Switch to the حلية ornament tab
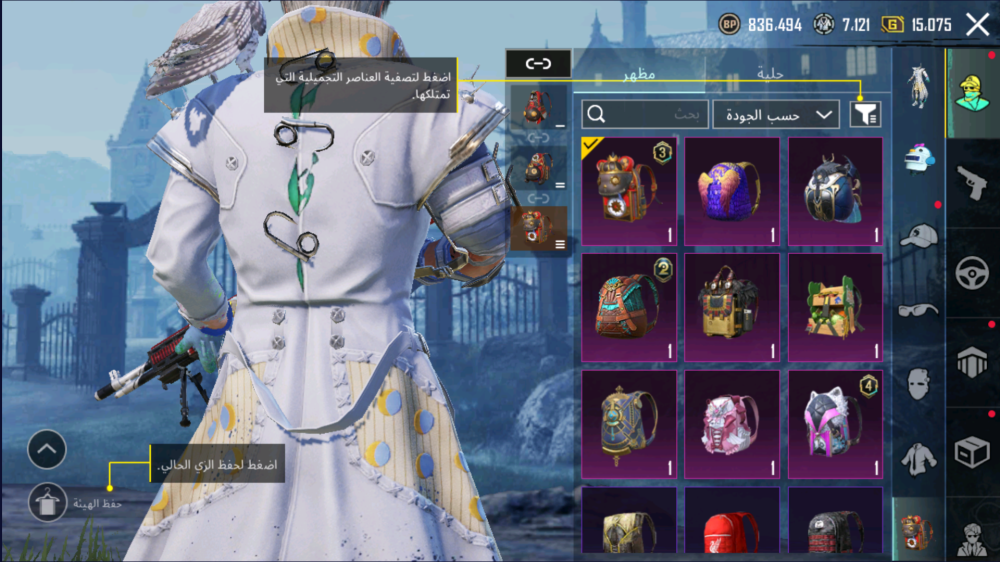 pos(770,73)
